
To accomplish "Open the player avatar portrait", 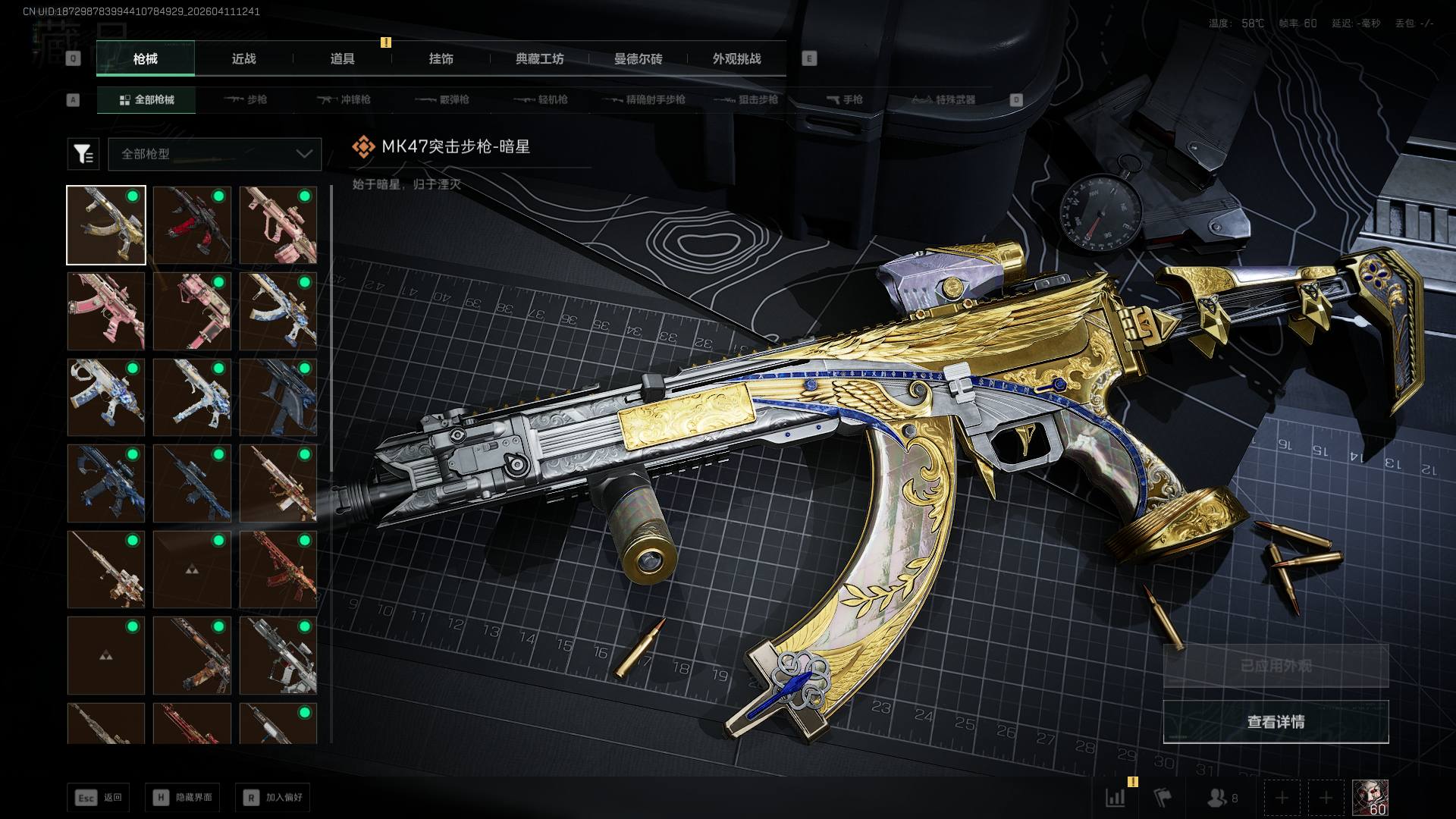I will click(1370, 798).
